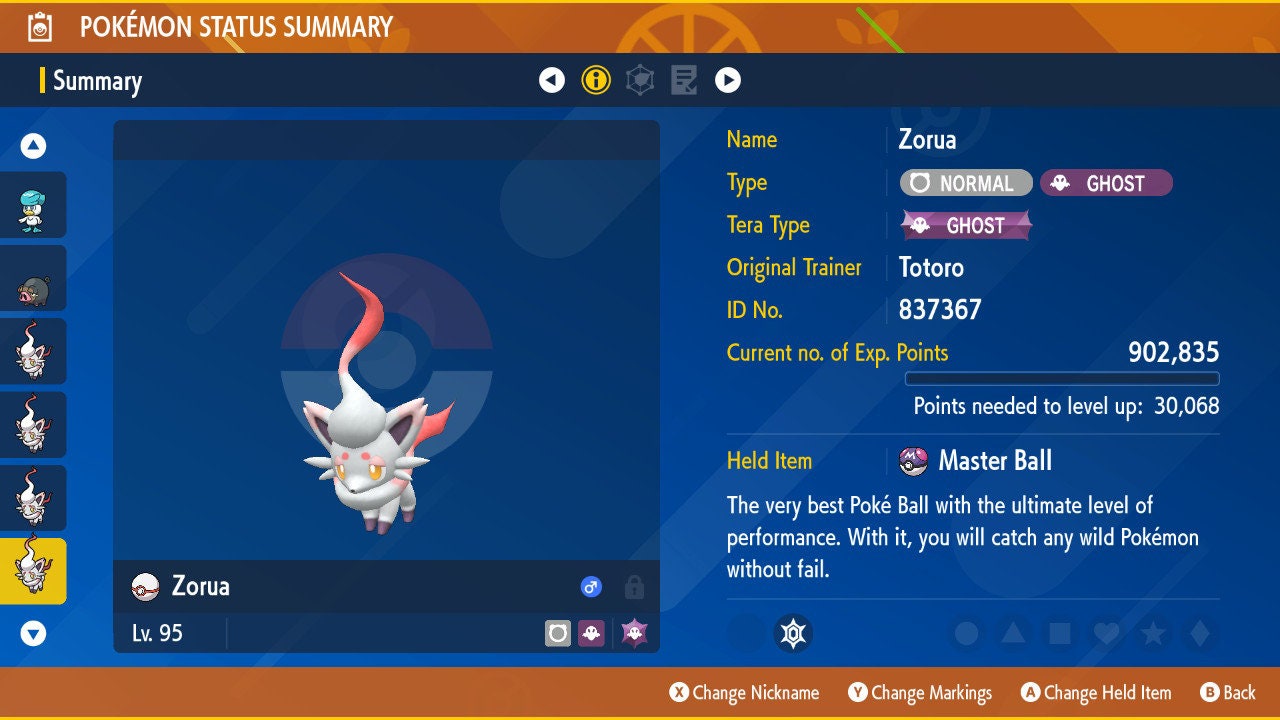
Task: Click the Ghost type badge for Zorua
Action: [1106, 183]
